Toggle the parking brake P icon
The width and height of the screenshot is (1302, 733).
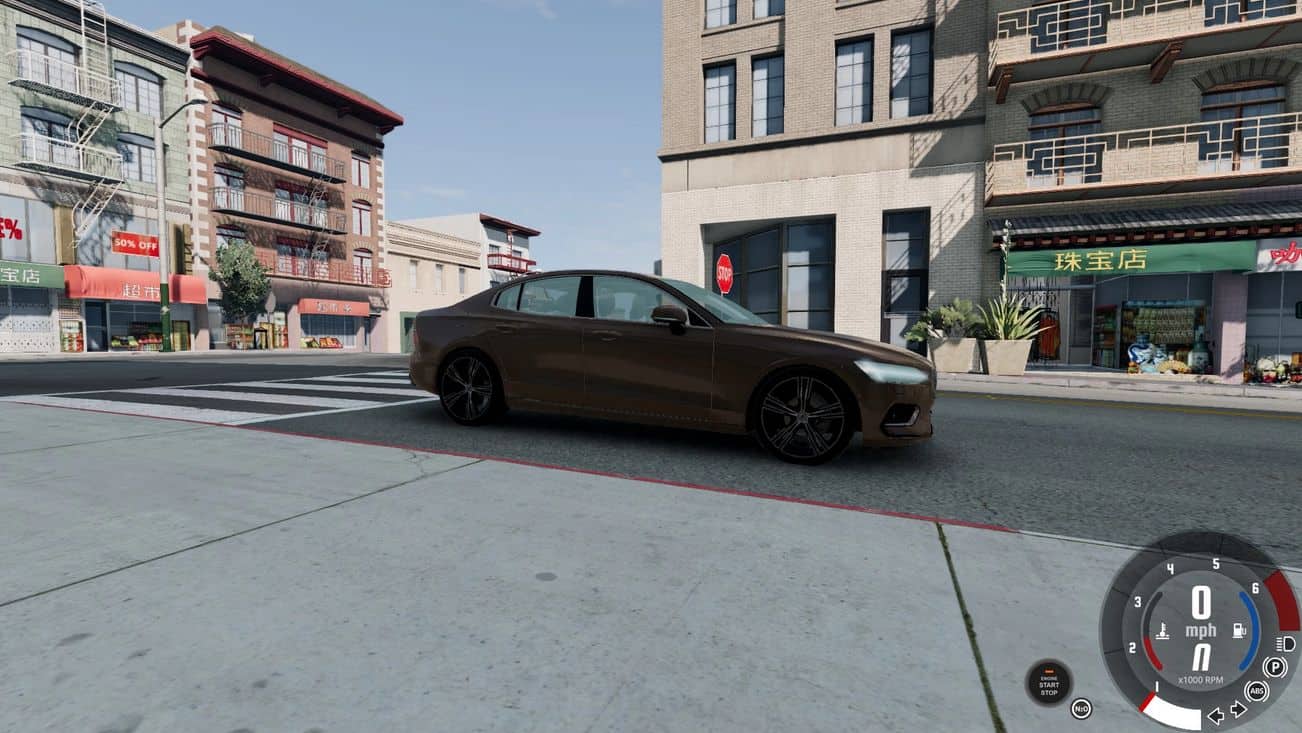1275,667
